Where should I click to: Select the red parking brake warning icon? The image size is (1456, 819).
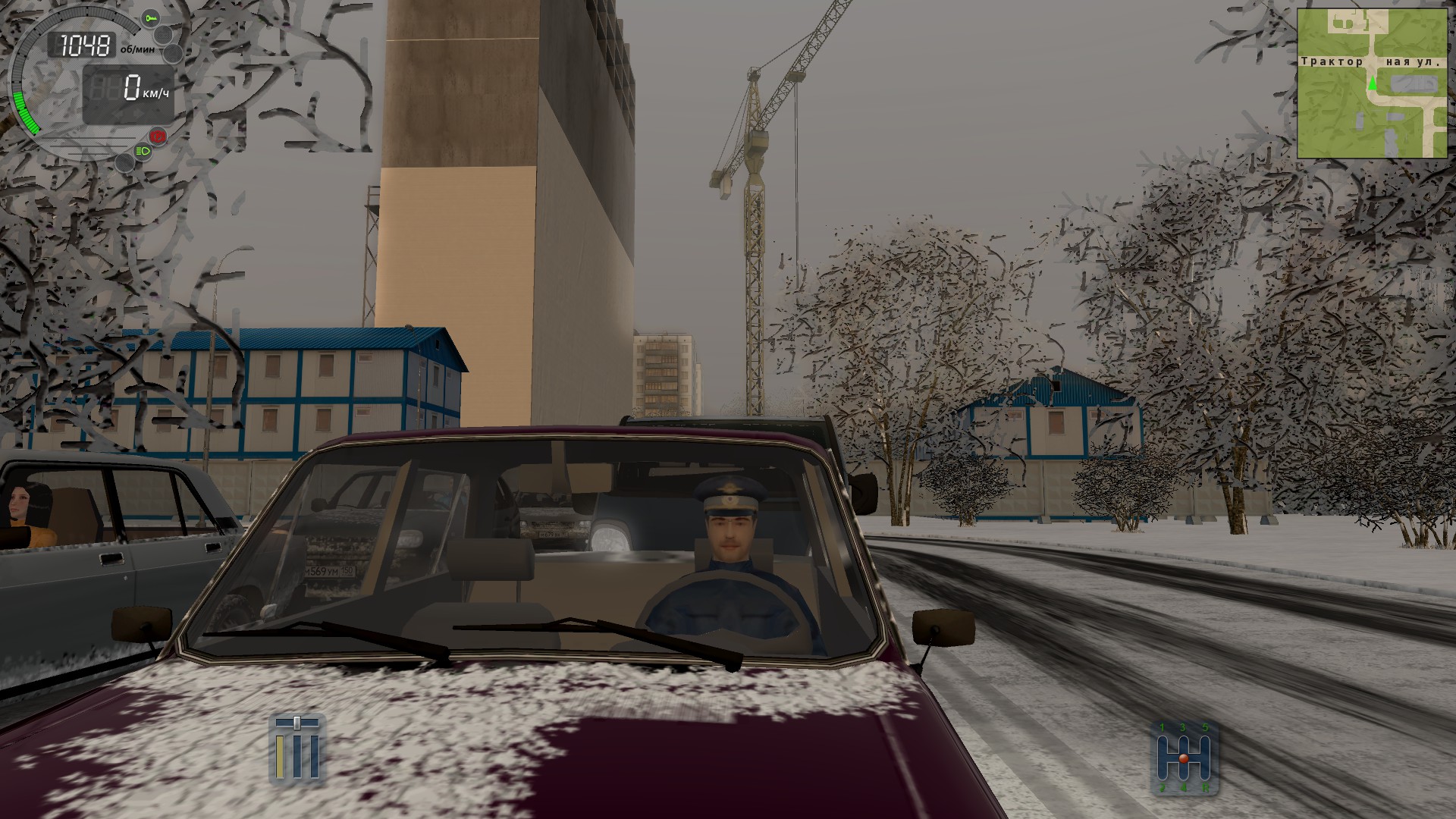158,136
